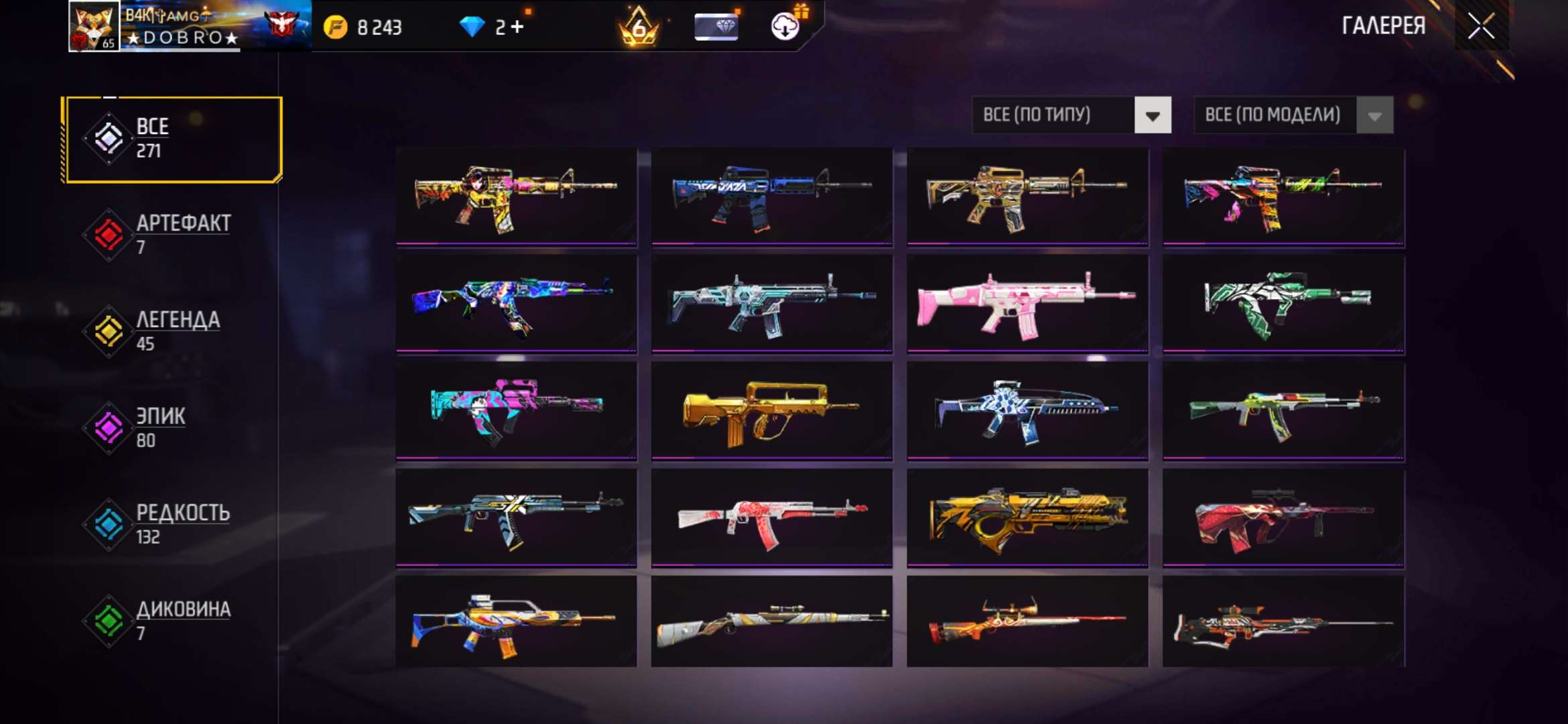This screenshot has height=724, width=1568.
Task: Select the blue M4A1 skin thumbnail
Action: 771,196
